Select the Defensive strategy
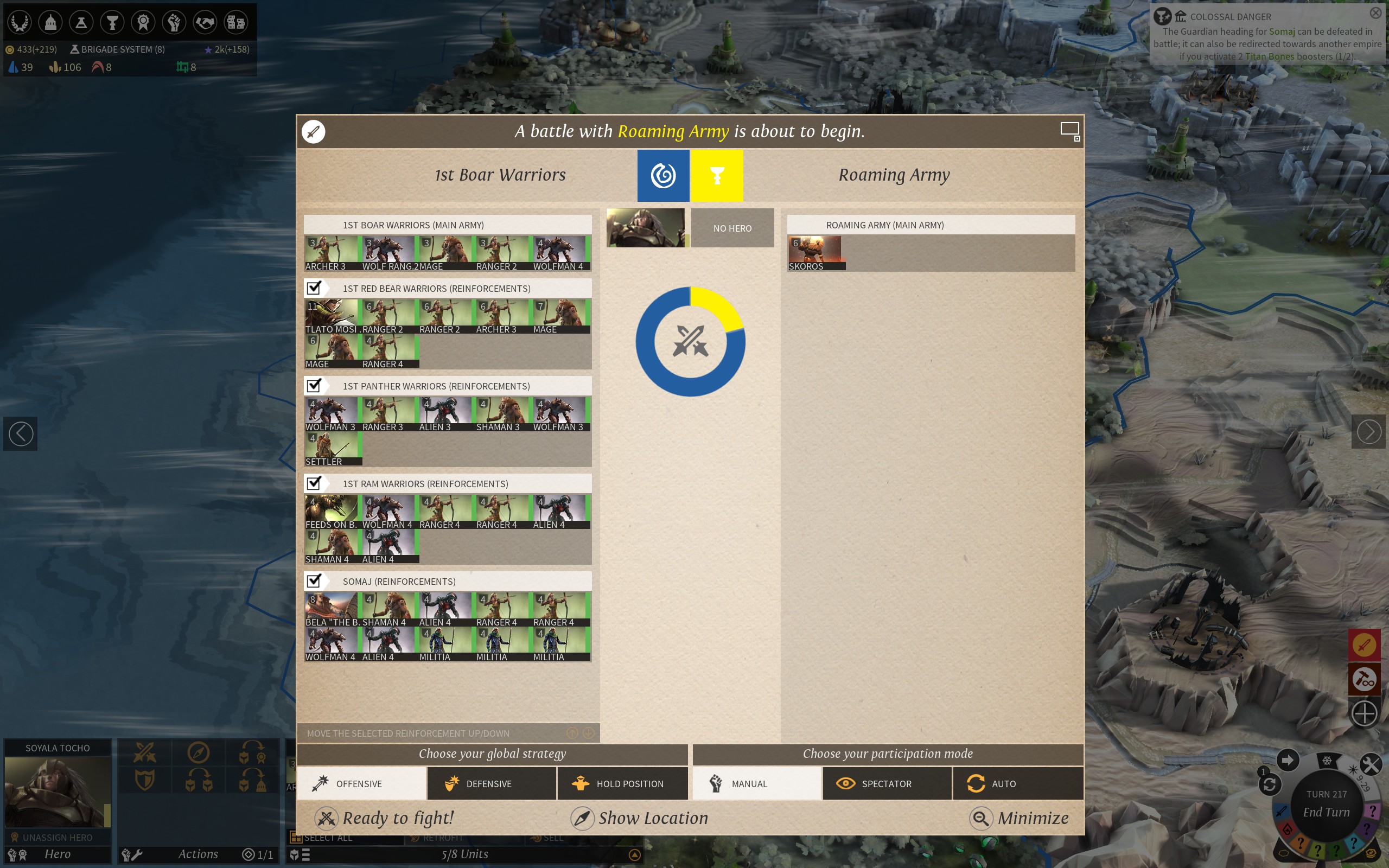 click(492, 783)
